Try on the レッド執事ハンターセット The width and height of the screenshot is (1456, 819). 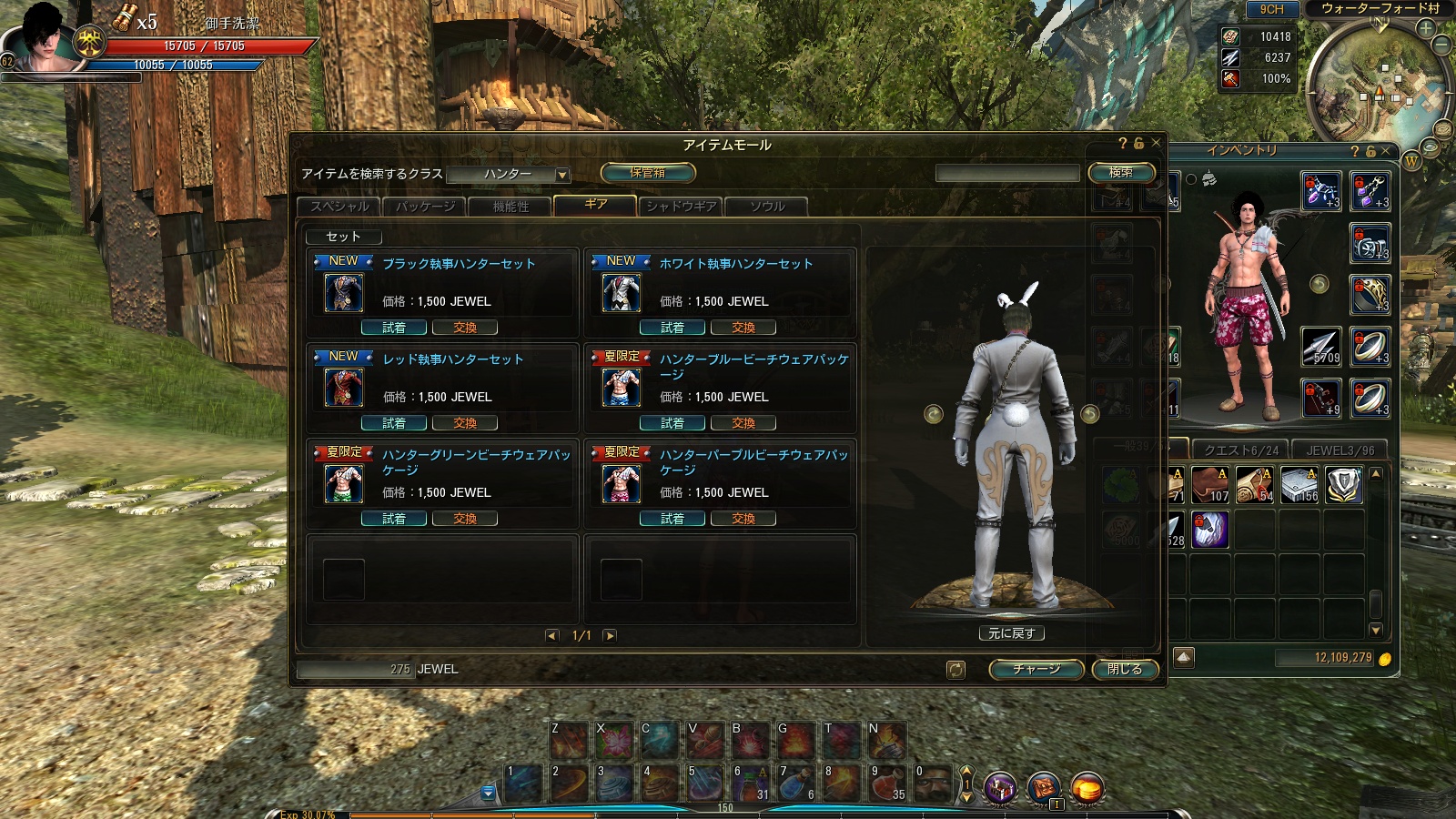[x=394, y=423]
